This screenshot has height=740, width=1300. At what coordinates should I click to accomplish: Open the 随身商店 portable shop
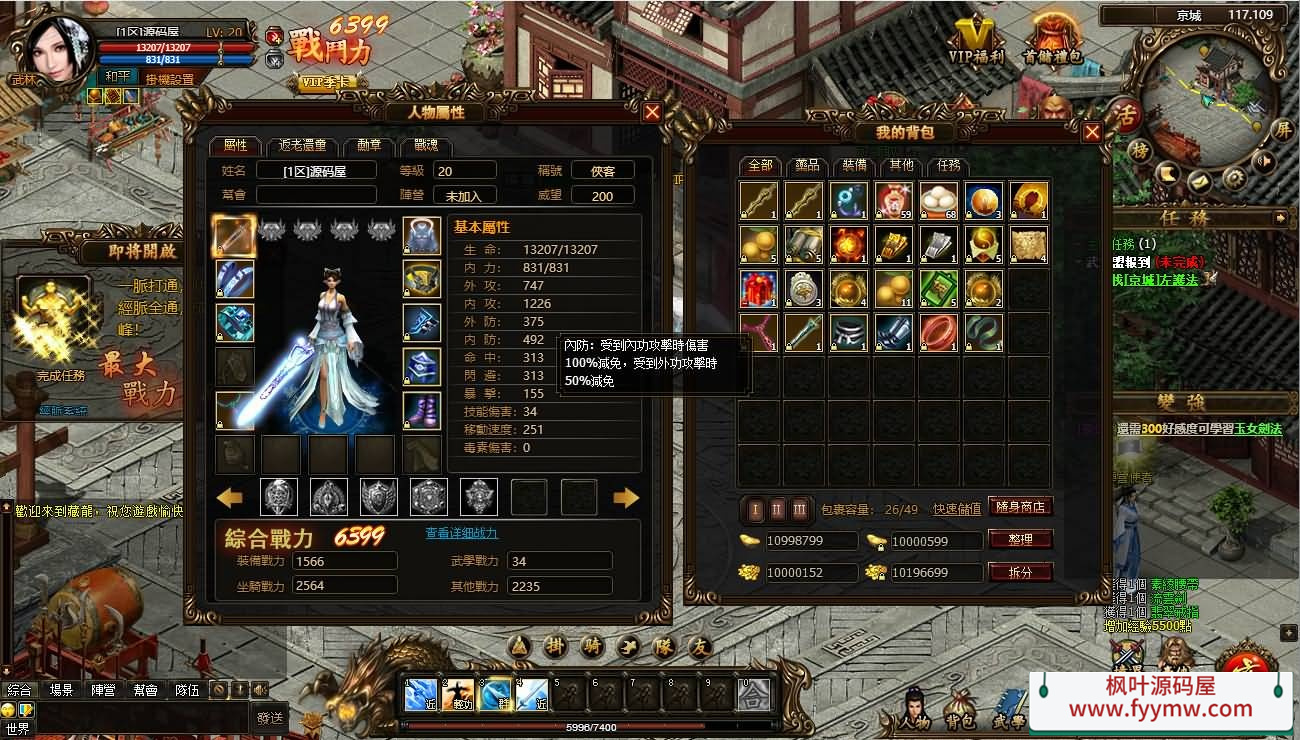[x=1020, y=507]
